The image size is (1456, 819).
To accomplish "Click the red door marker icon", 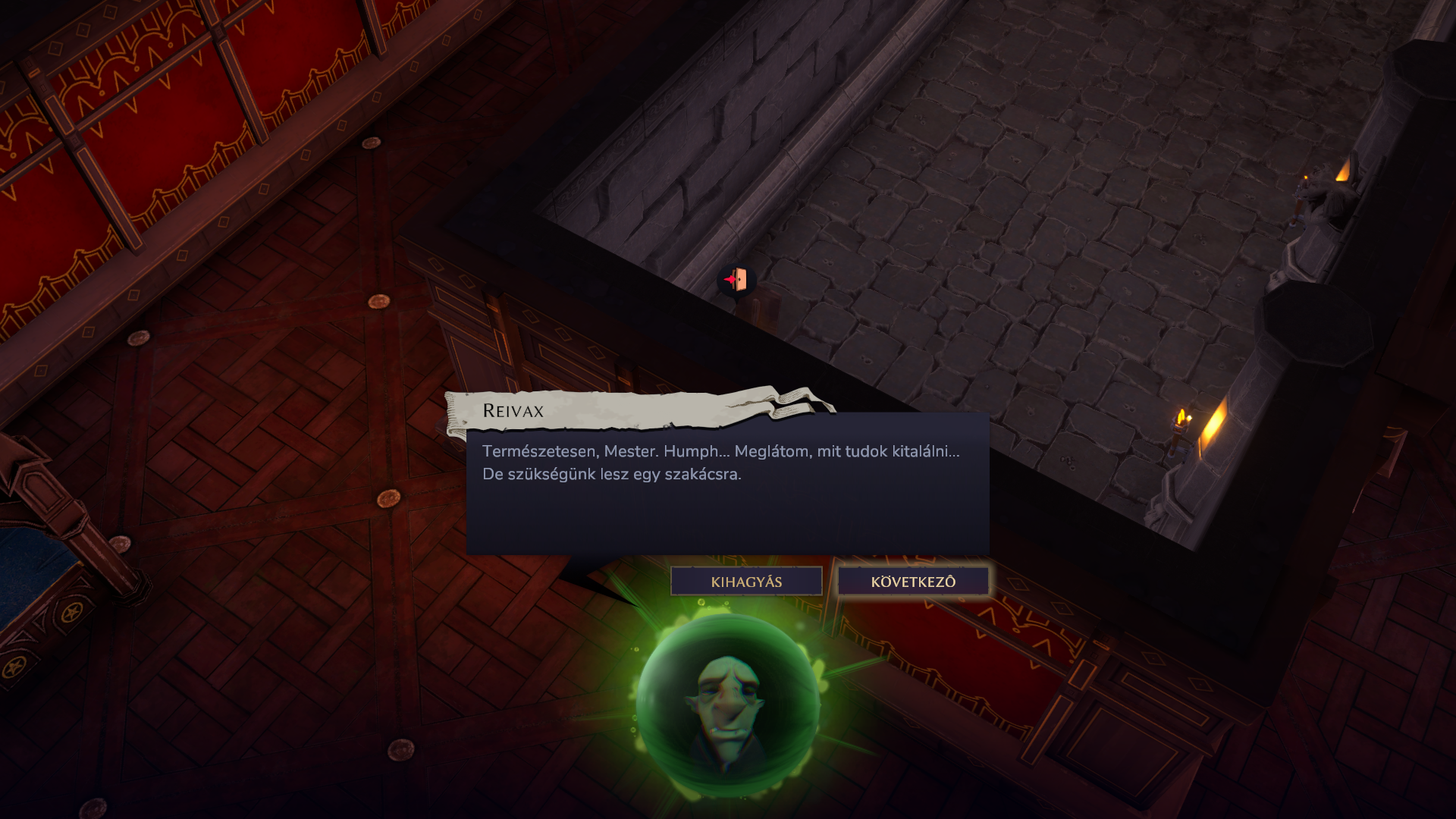I will (735, 280).
